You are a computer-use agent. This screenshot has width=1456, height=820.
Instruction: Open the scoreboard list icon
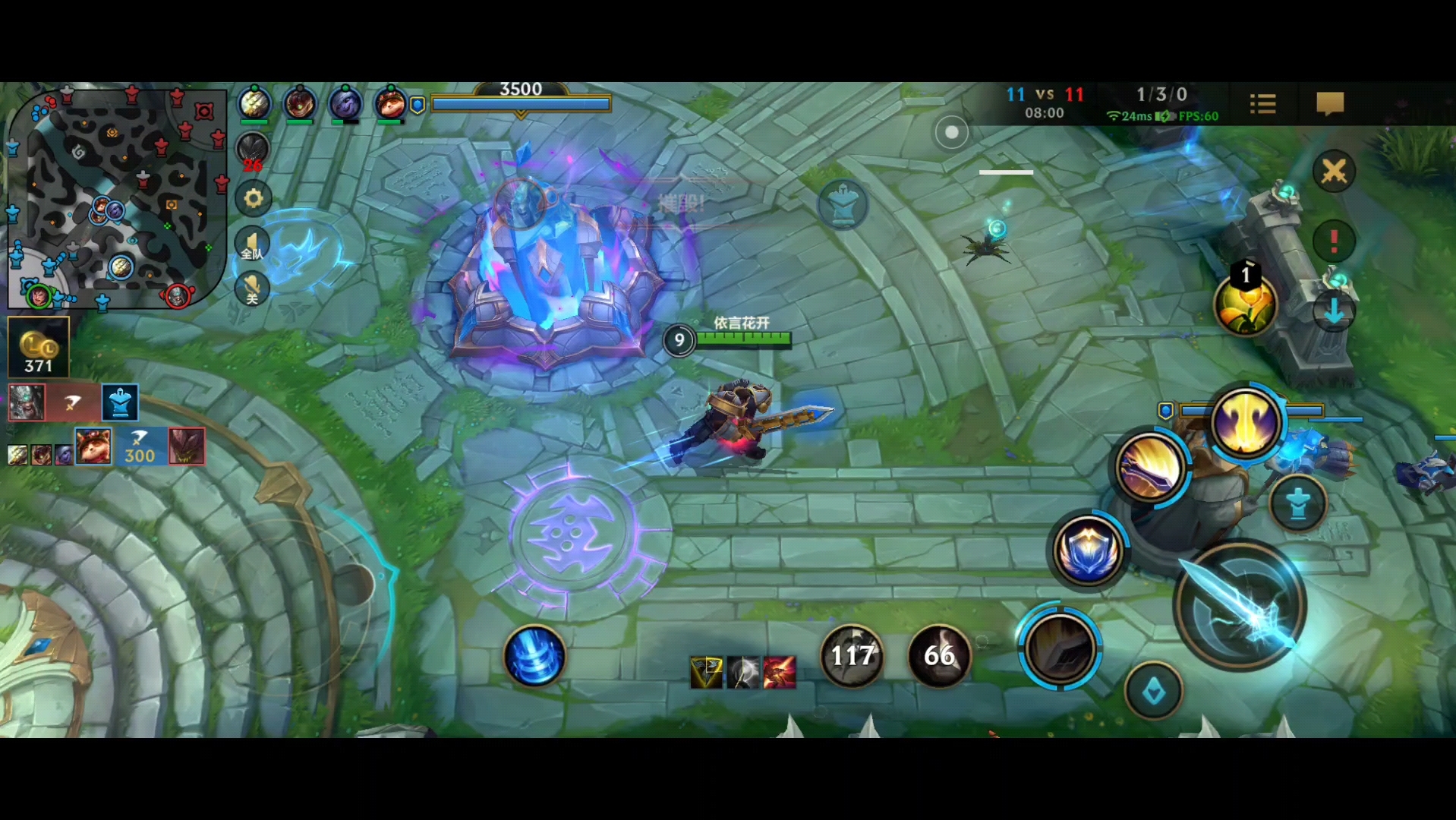1262,104
